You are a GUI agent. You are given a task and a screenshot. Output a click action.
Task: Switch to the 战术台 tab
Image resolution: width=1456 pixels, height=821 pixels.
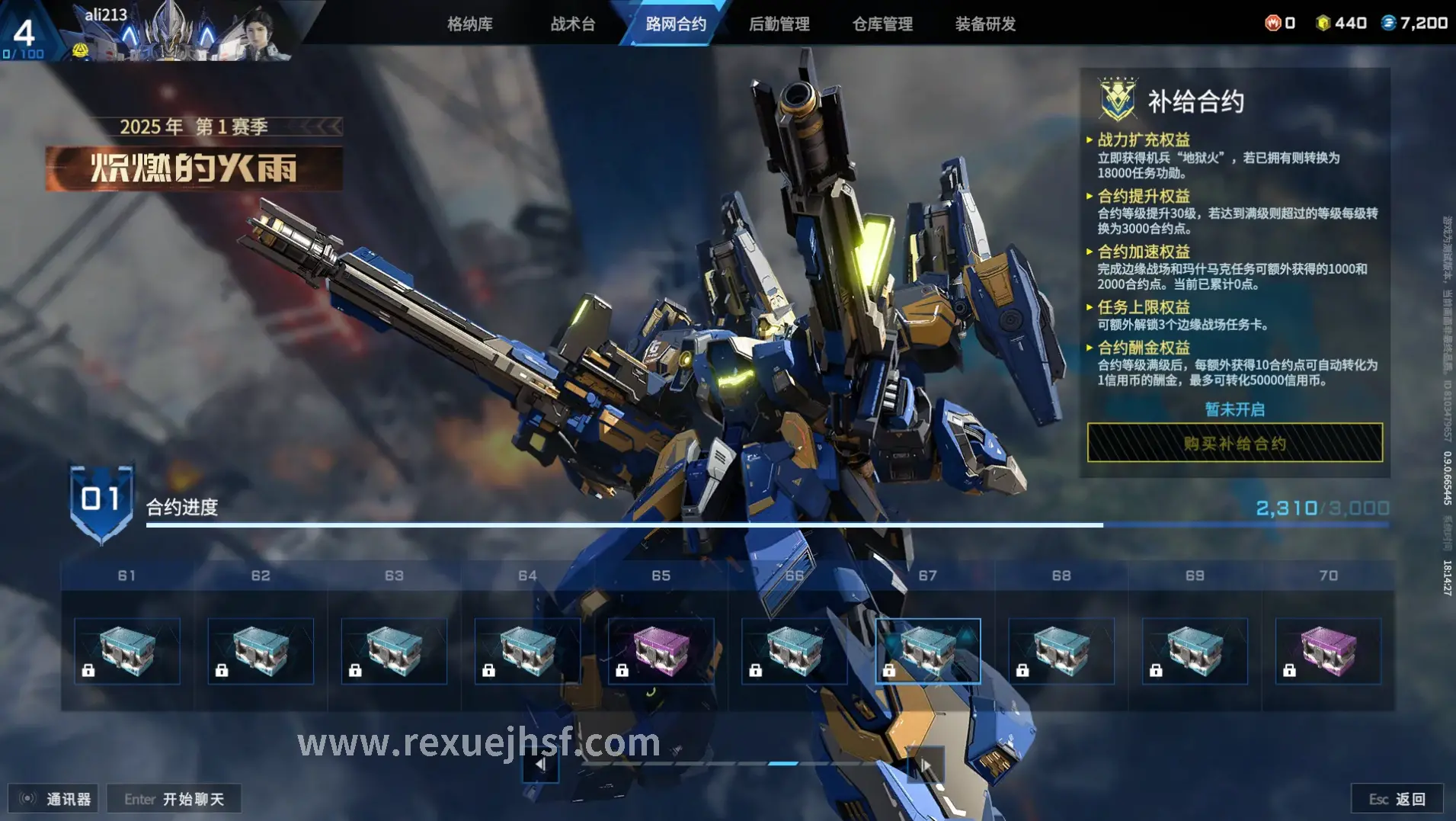pos(573,24)
